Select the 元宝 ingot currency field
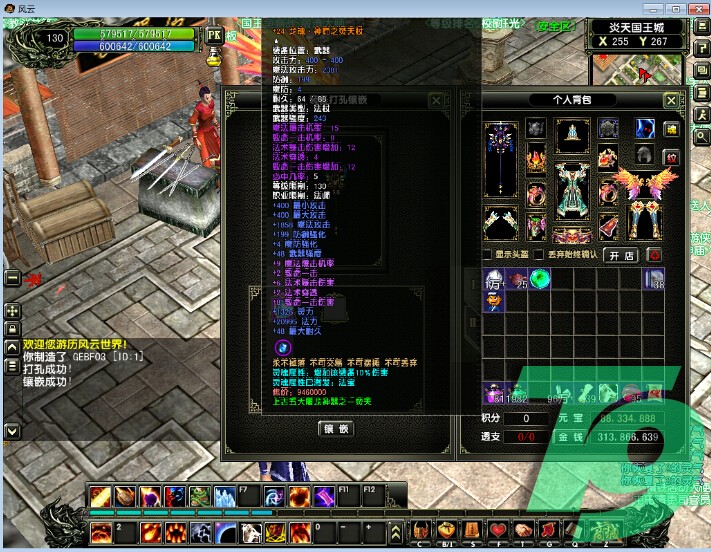Screen dimensions: 711x552 click(621, 418)
